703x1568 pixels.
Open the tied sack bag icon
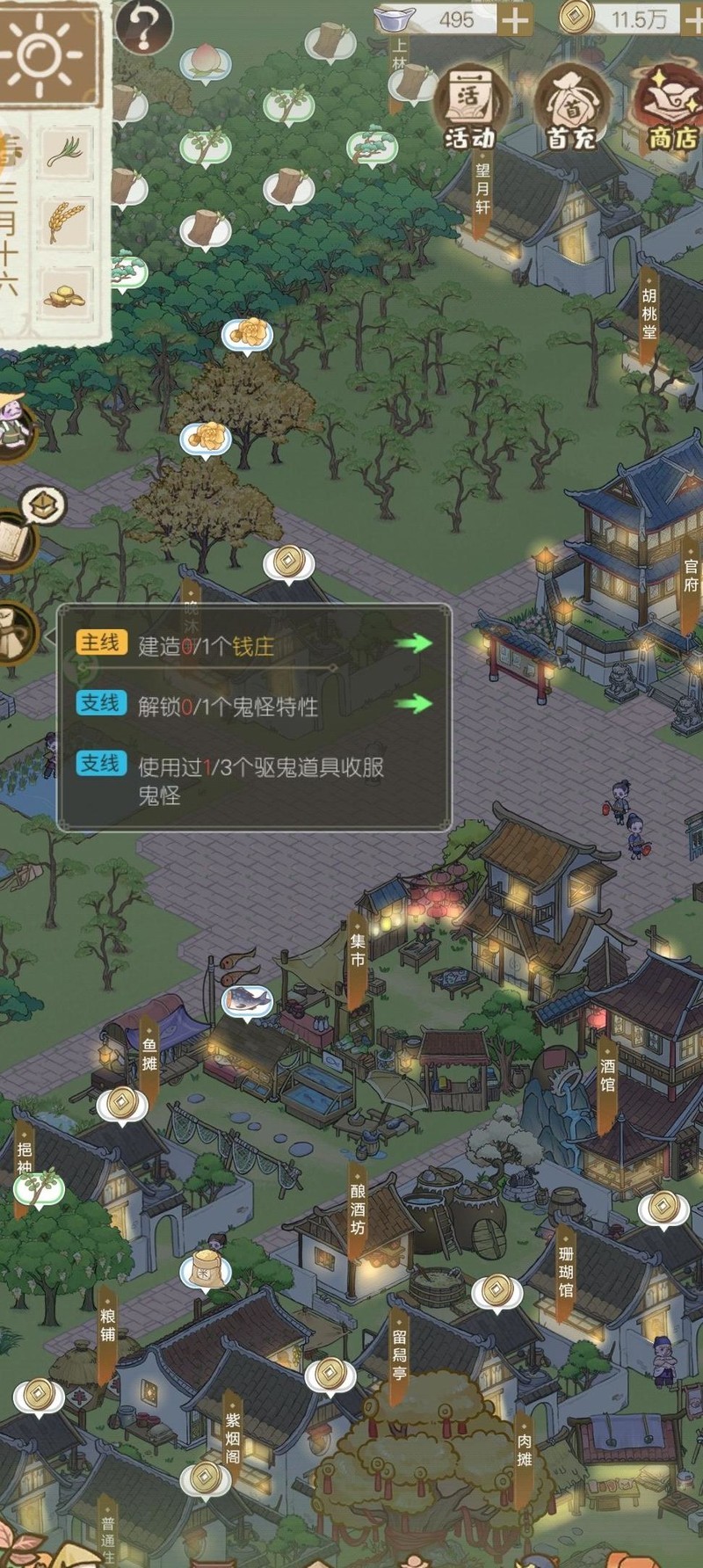tap(16, 631)
